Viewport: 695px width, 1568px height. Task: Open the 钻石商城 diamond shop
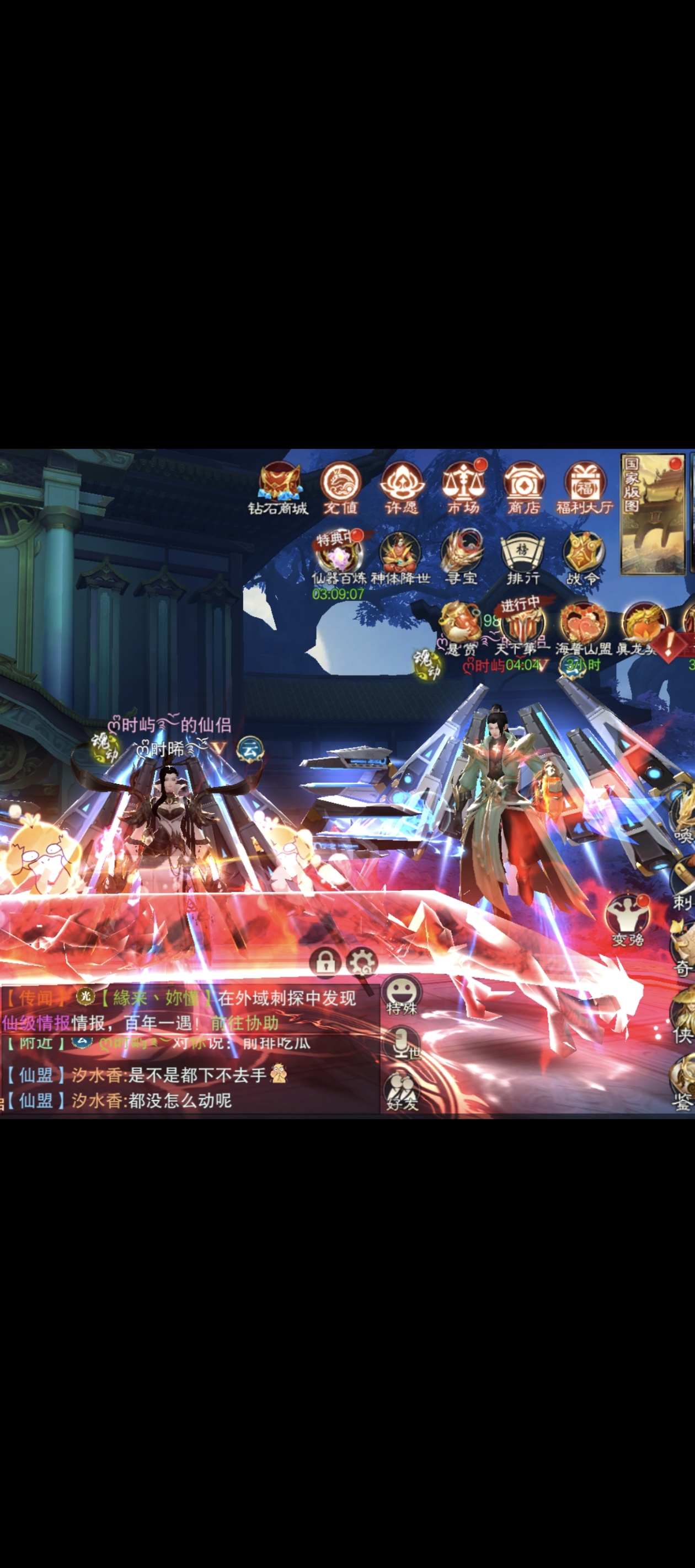click(280, 485)
